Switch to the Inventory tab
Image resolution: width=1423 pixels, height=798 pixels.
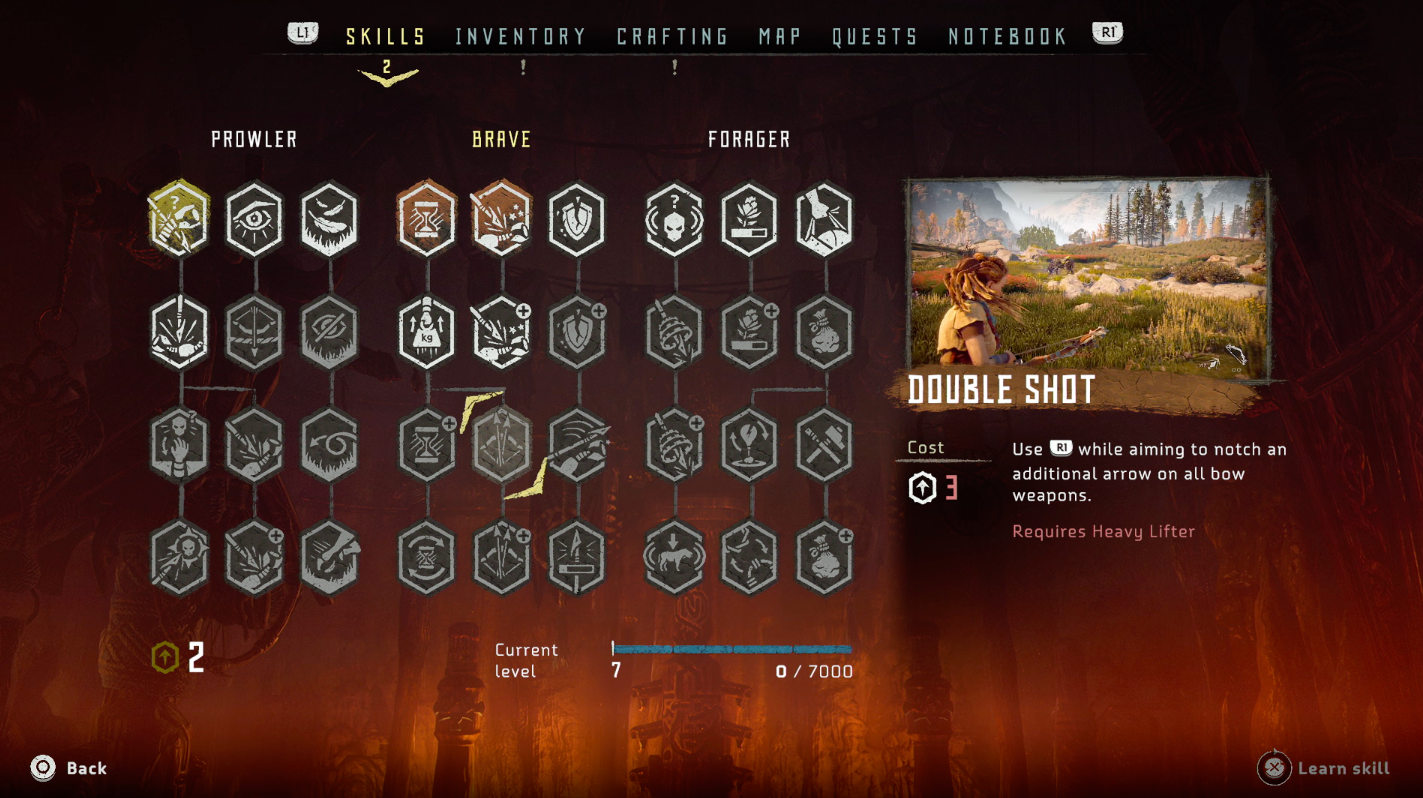(x=520, y=37)
